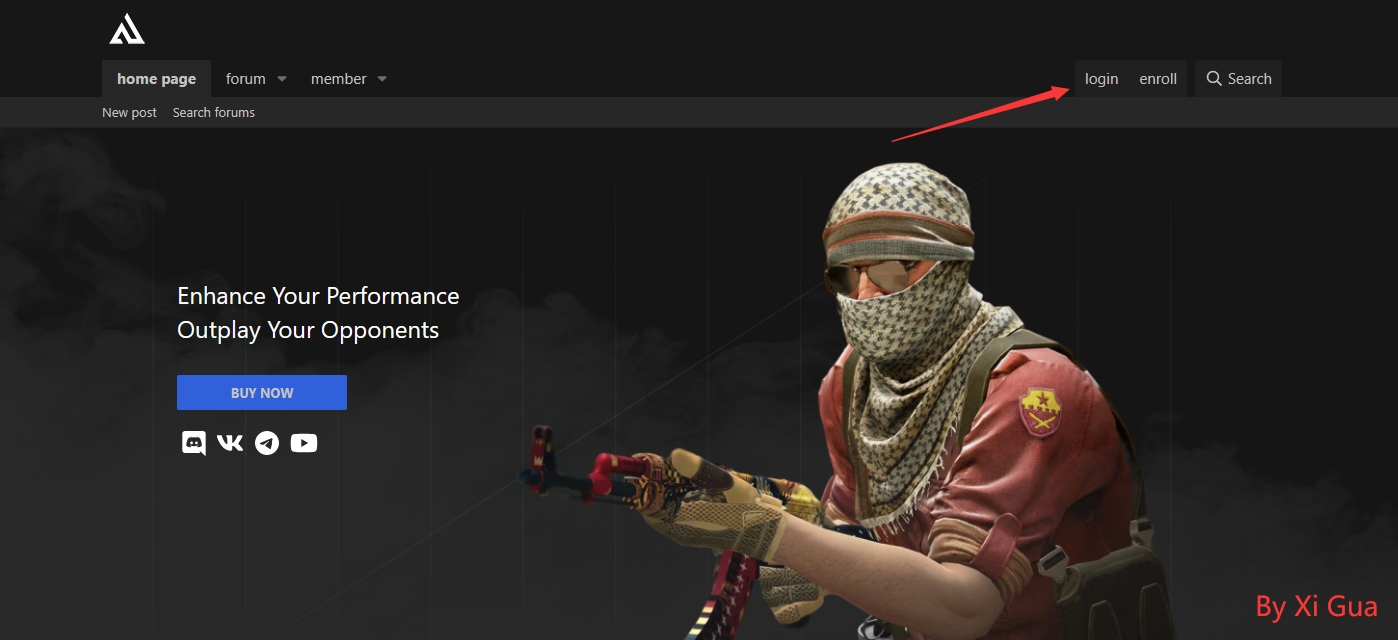Click the login link
Screen dimensions: 1398x640
pos(1101,79)
